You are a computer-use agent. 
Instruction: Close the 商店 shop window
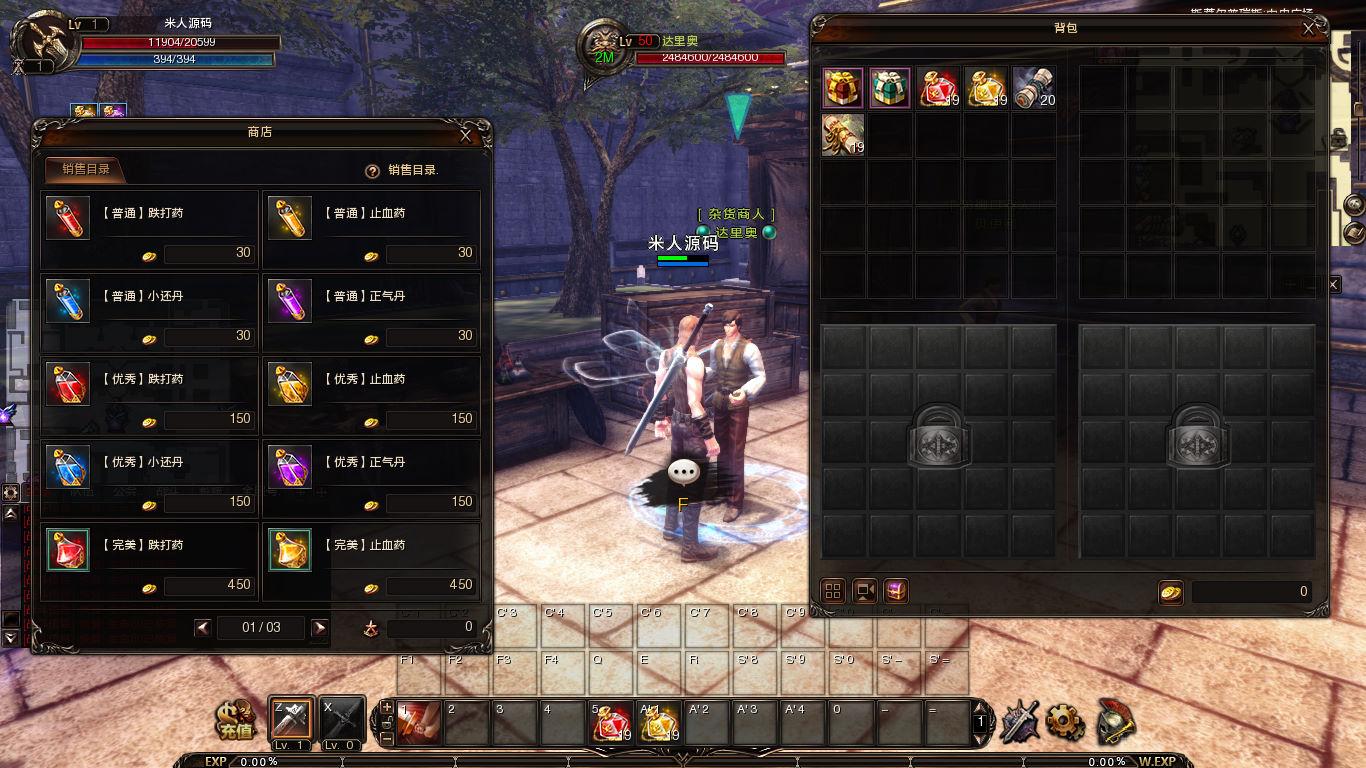pyautogui.click(x=466, y=135)
